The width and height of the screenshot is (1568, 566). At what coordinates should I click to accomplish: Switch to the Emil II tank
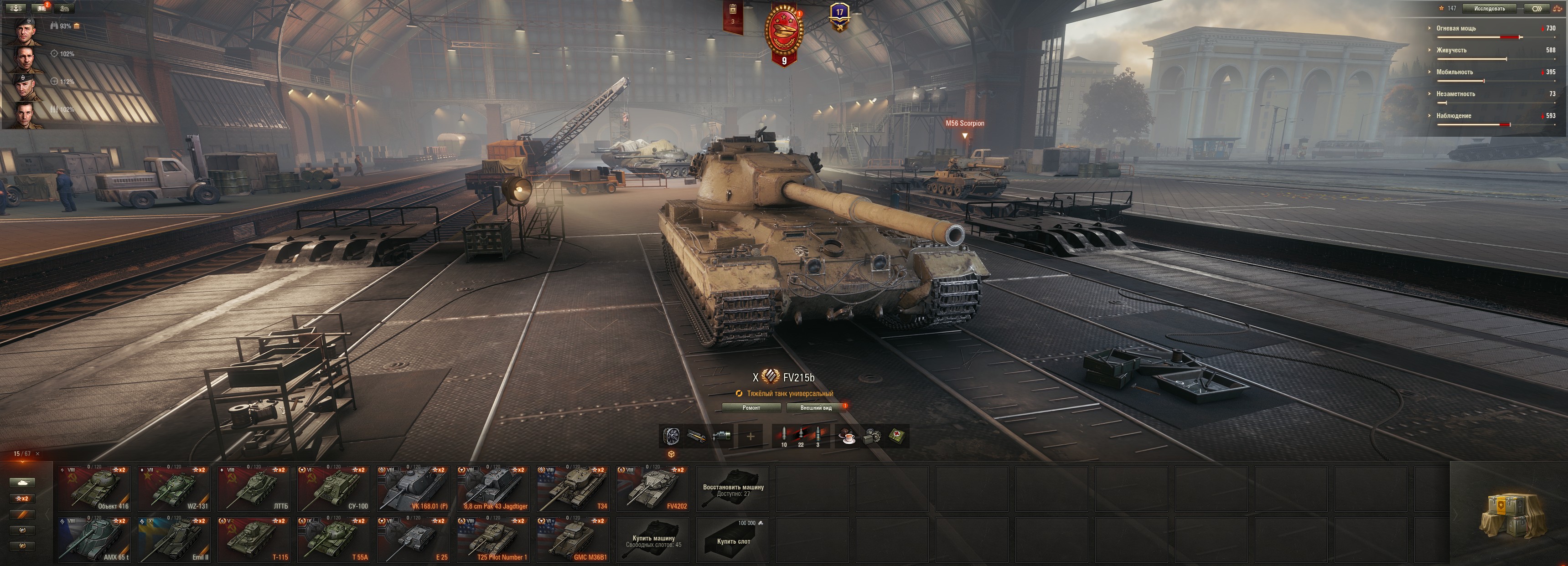[x=174, y=540]
